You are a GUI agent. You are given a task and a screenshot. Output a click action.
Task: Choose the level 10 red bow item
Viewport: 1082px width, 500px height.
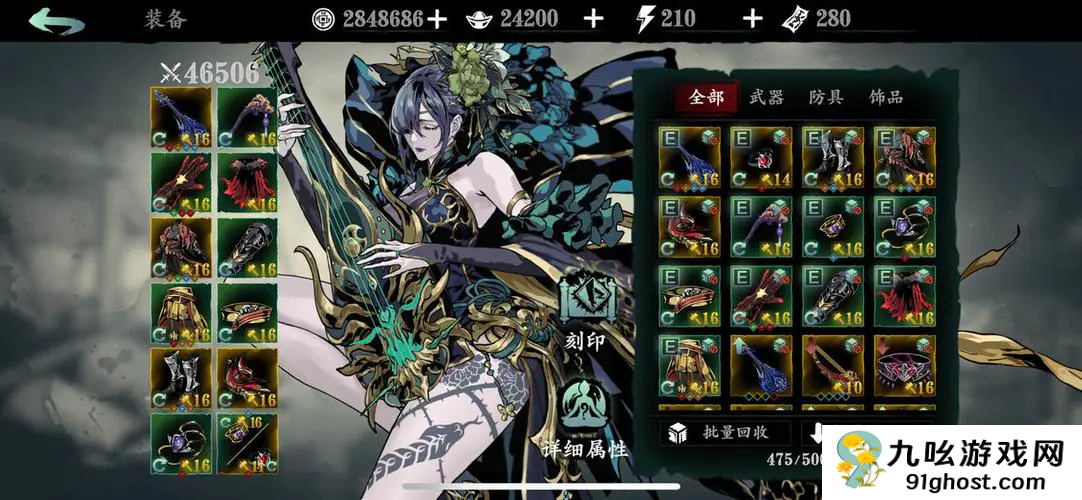click(x=833, y=366)
